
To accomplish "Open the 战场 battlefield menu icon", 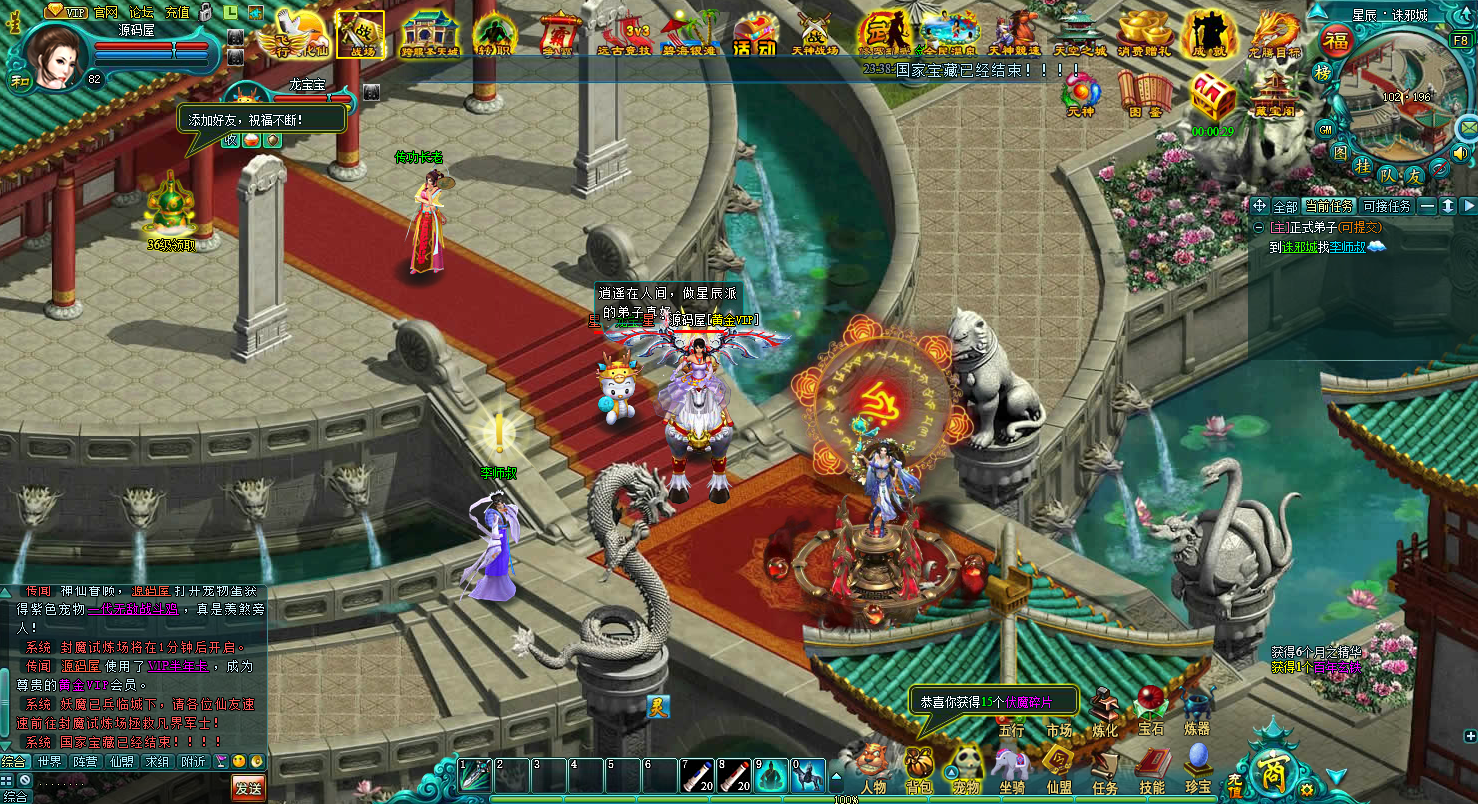I will (359, 33).
